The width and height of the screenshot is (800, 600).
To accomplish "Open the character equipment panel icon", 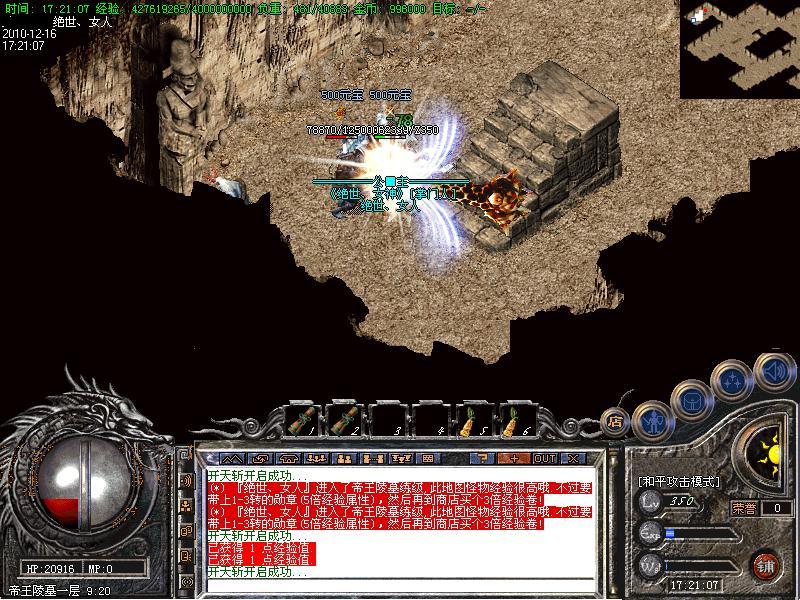I will [x=653, y=418].
